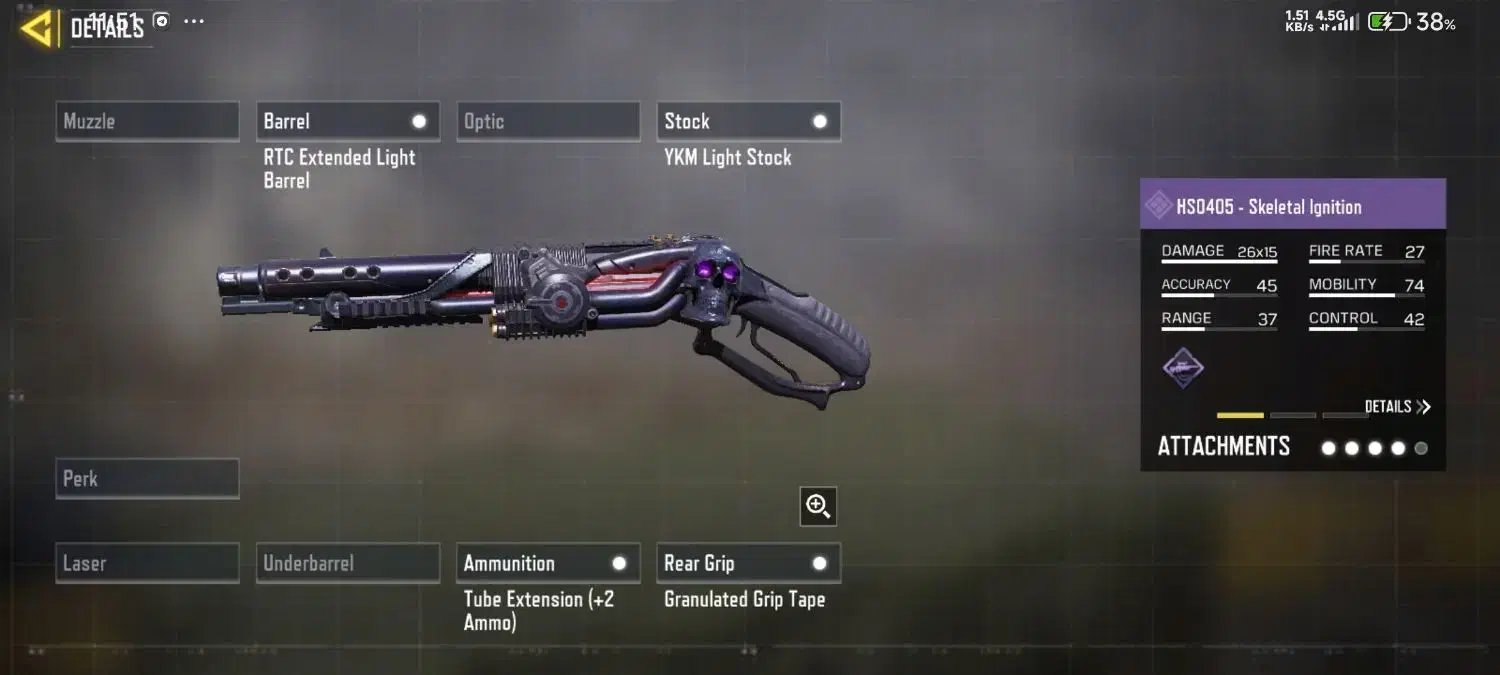The height and width of the screenshot is (675, 1500).
Task: Select the Stock attachment slot
Action: pyautogui.click(x=748, y=121)
